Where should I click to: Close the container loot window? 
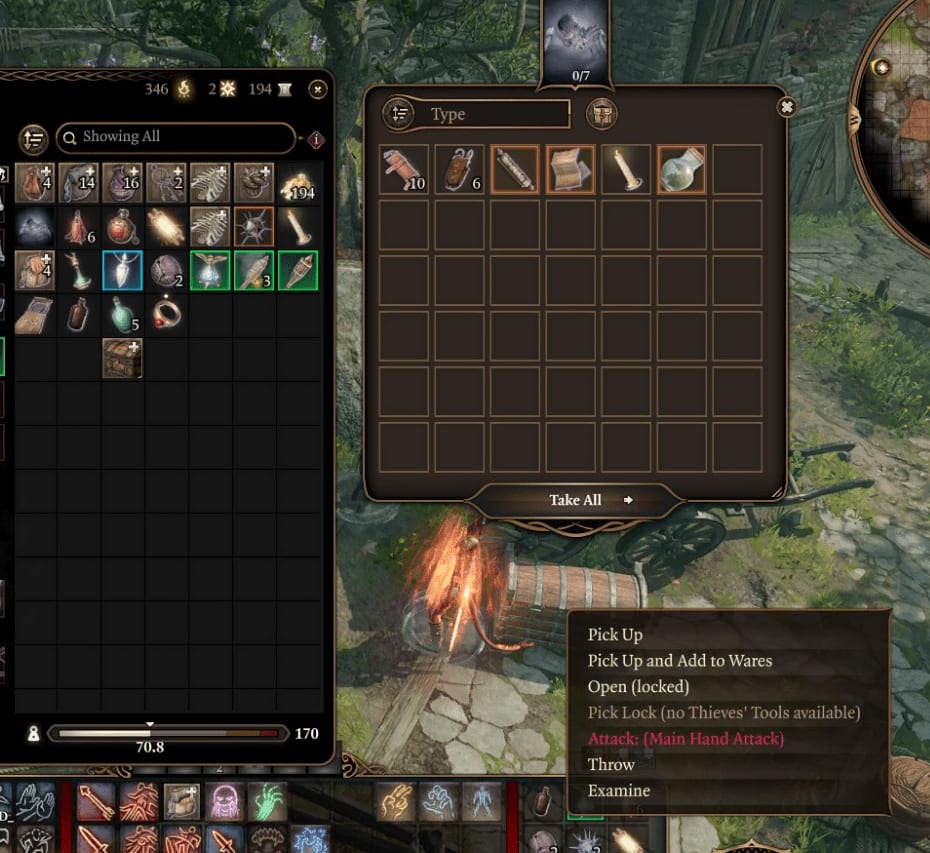click(x=787, y=107)
